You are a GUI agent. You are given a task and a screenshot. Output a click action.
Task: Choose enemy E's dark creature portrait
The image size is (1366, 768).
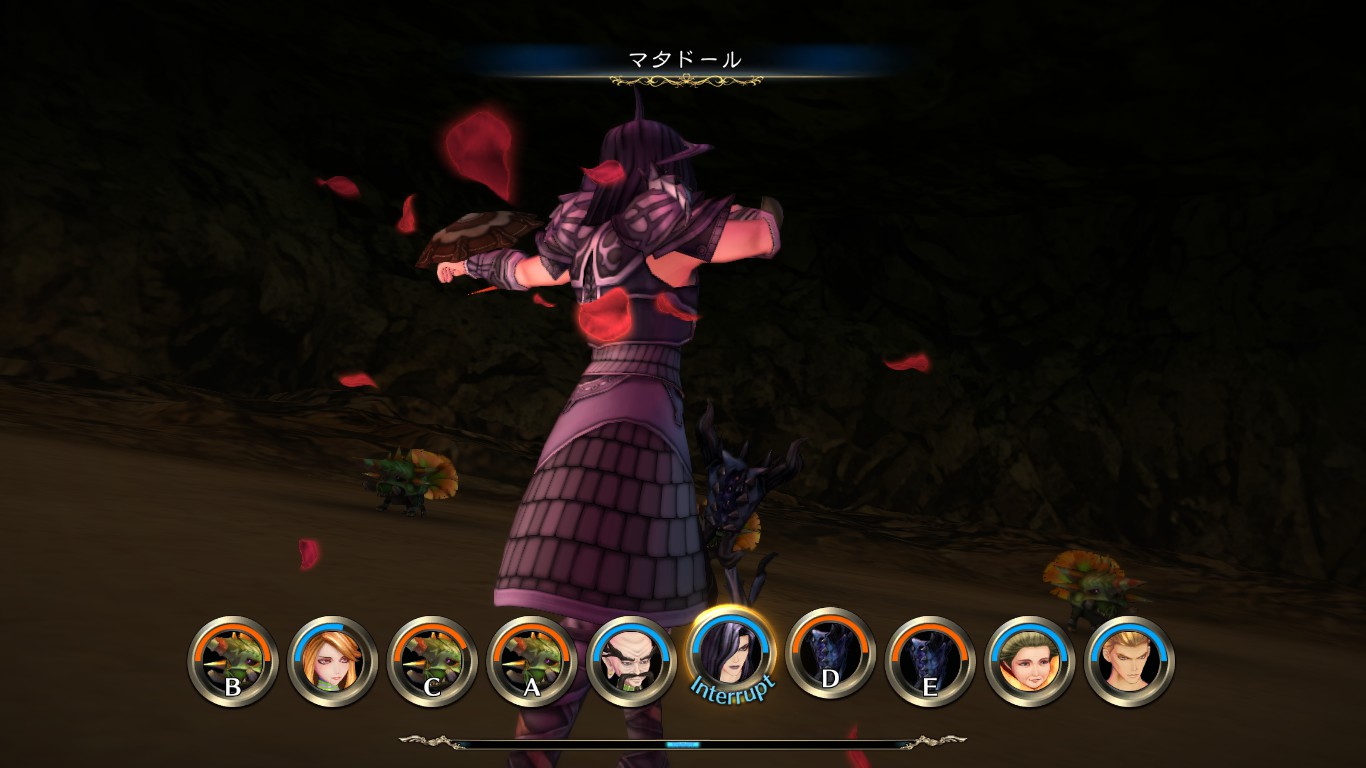pyautogui.click(x=930, y=660)
